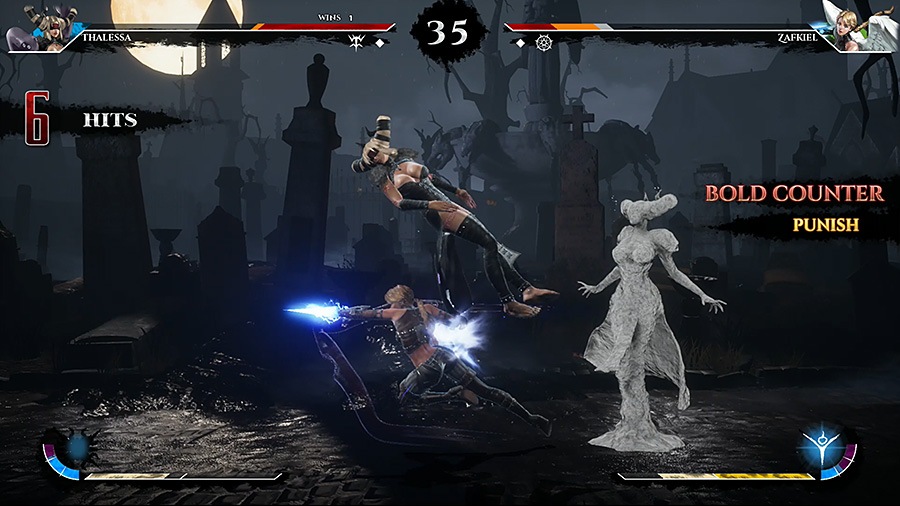900x506 pixels.
Task: Click Thalessa's blue orb gauge icon
Action: click(x=77, y=447)
